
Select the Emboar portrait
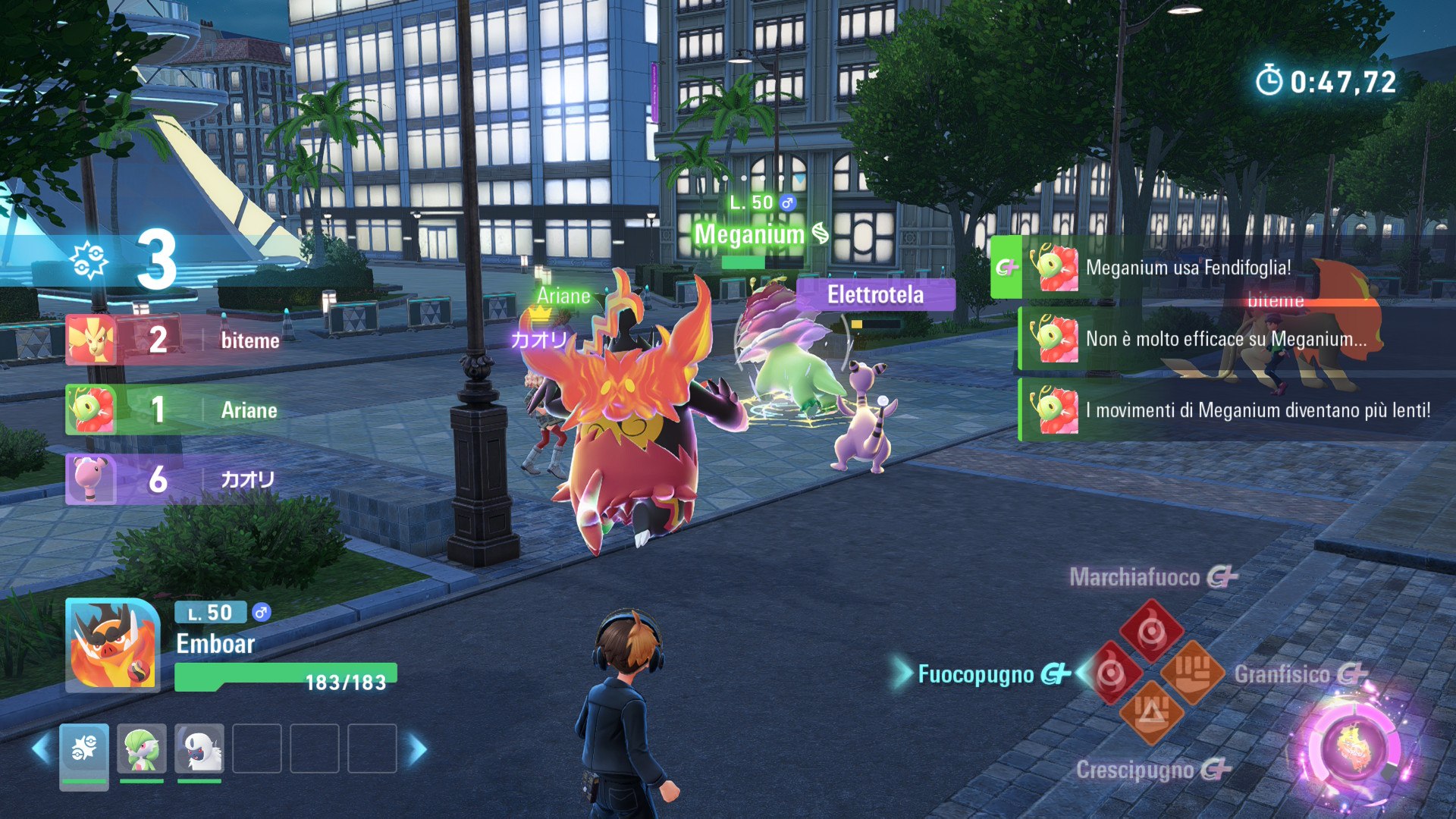(x=112, y=645)
